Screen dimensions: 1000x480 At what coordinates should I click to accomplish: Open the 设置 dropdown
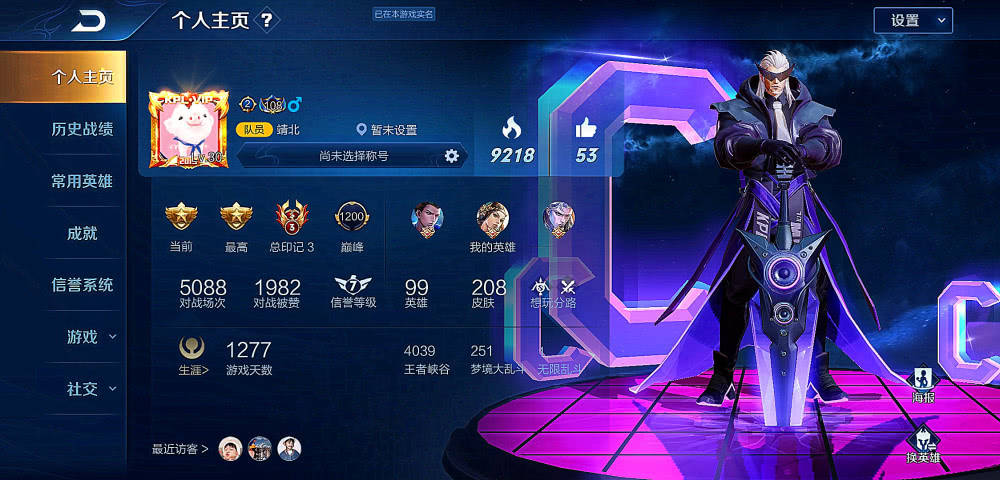pyautogui.click(x=913, y=21)
